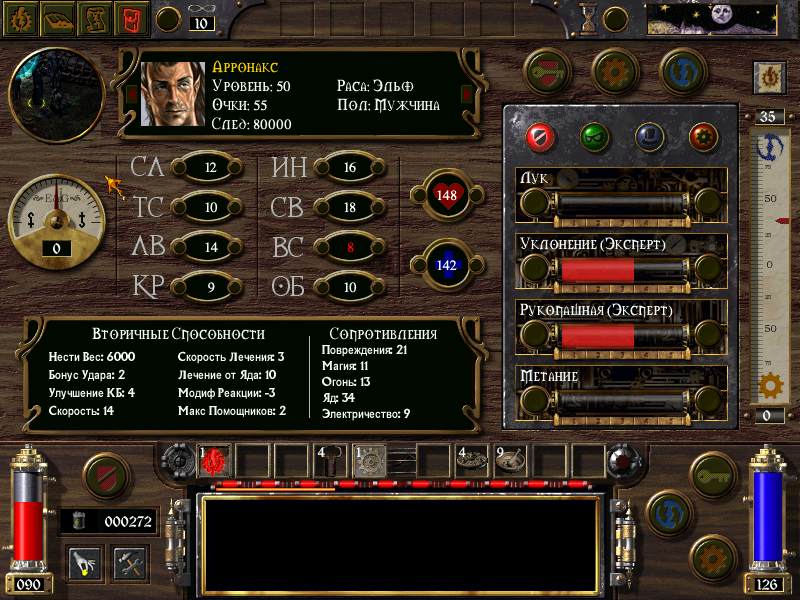
Task: Open the top skills button with key and shield
Action: tap(547, 70)
